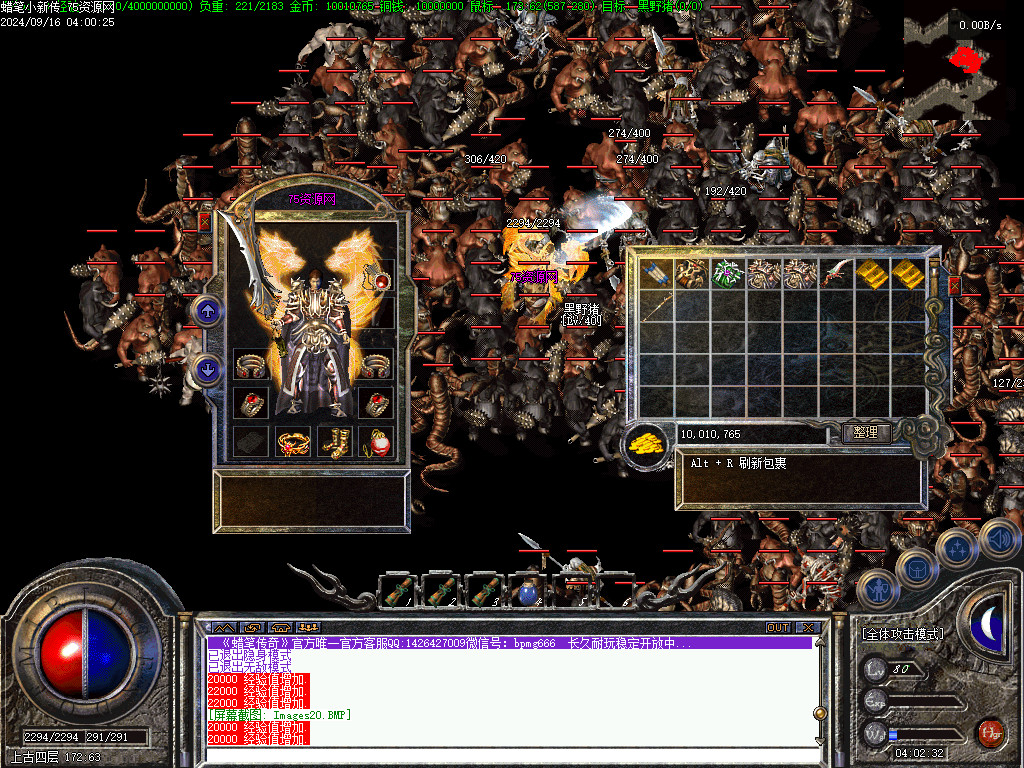Open the character panel round button
This screenshot has height=768, width=1024.
877,590
